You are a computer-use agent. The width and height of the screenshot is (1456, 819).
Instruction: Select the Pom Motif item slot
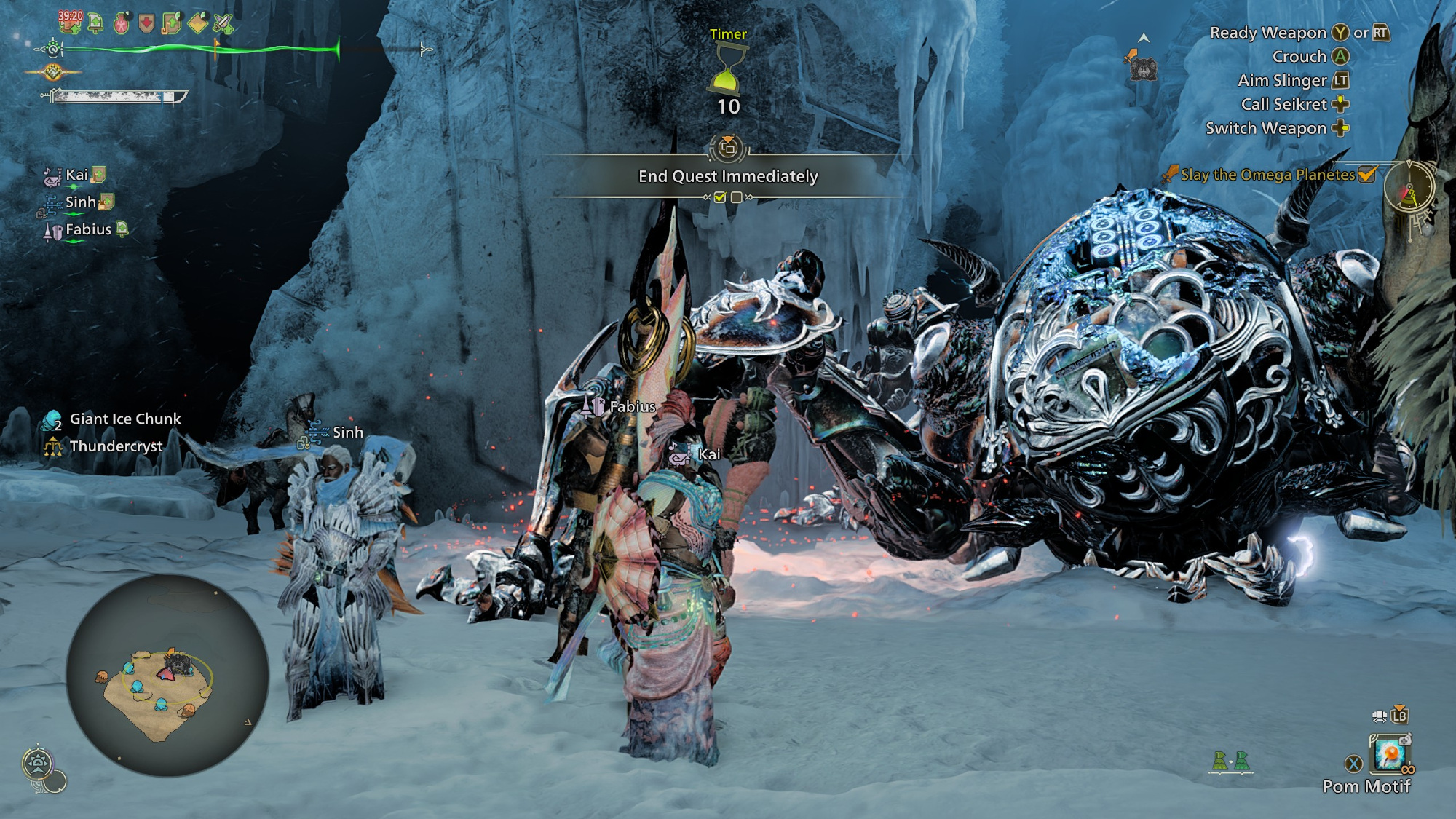tap(1389, 754)
